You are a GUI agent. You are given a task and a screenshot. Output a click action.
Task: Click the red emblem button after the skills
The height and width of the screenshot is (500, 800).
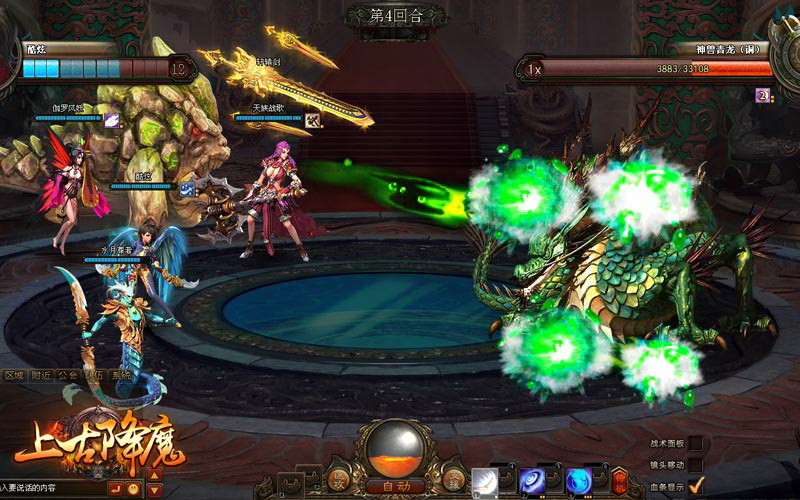point(621,480)
